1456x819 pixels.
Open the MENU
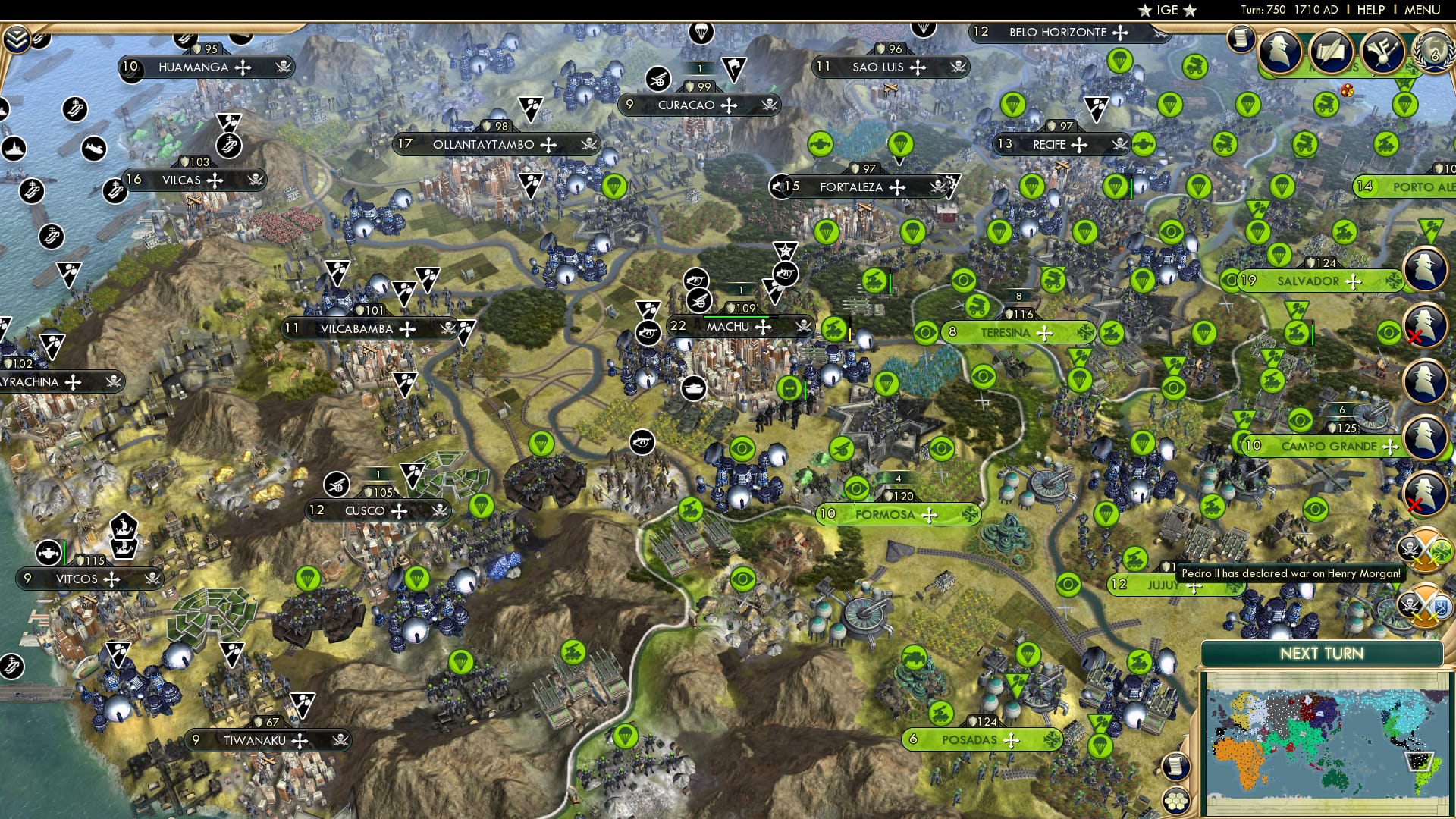[x=1421, y=11]
